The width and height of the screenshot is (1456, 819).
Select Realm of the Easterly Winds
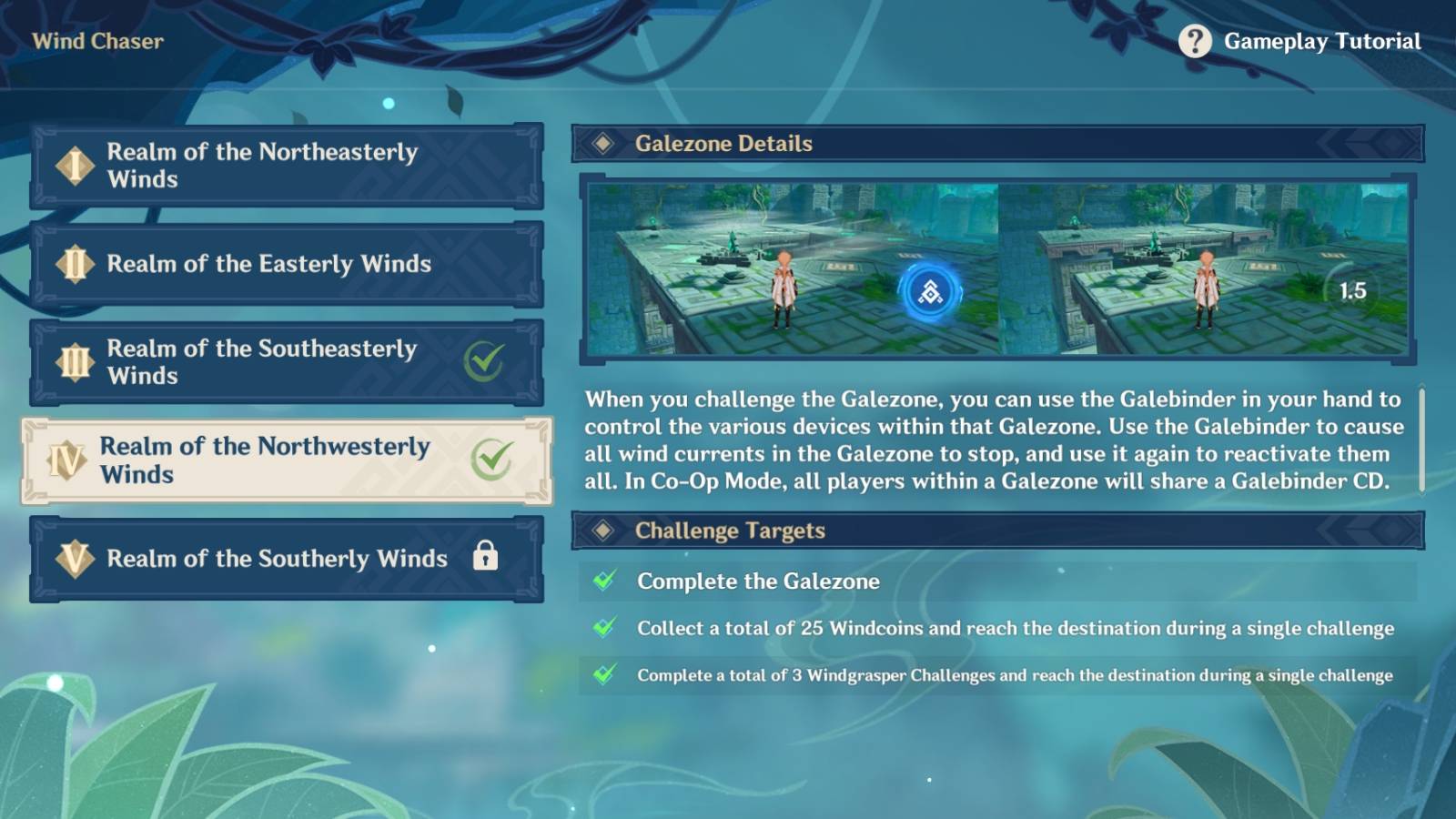coord(287,264)
